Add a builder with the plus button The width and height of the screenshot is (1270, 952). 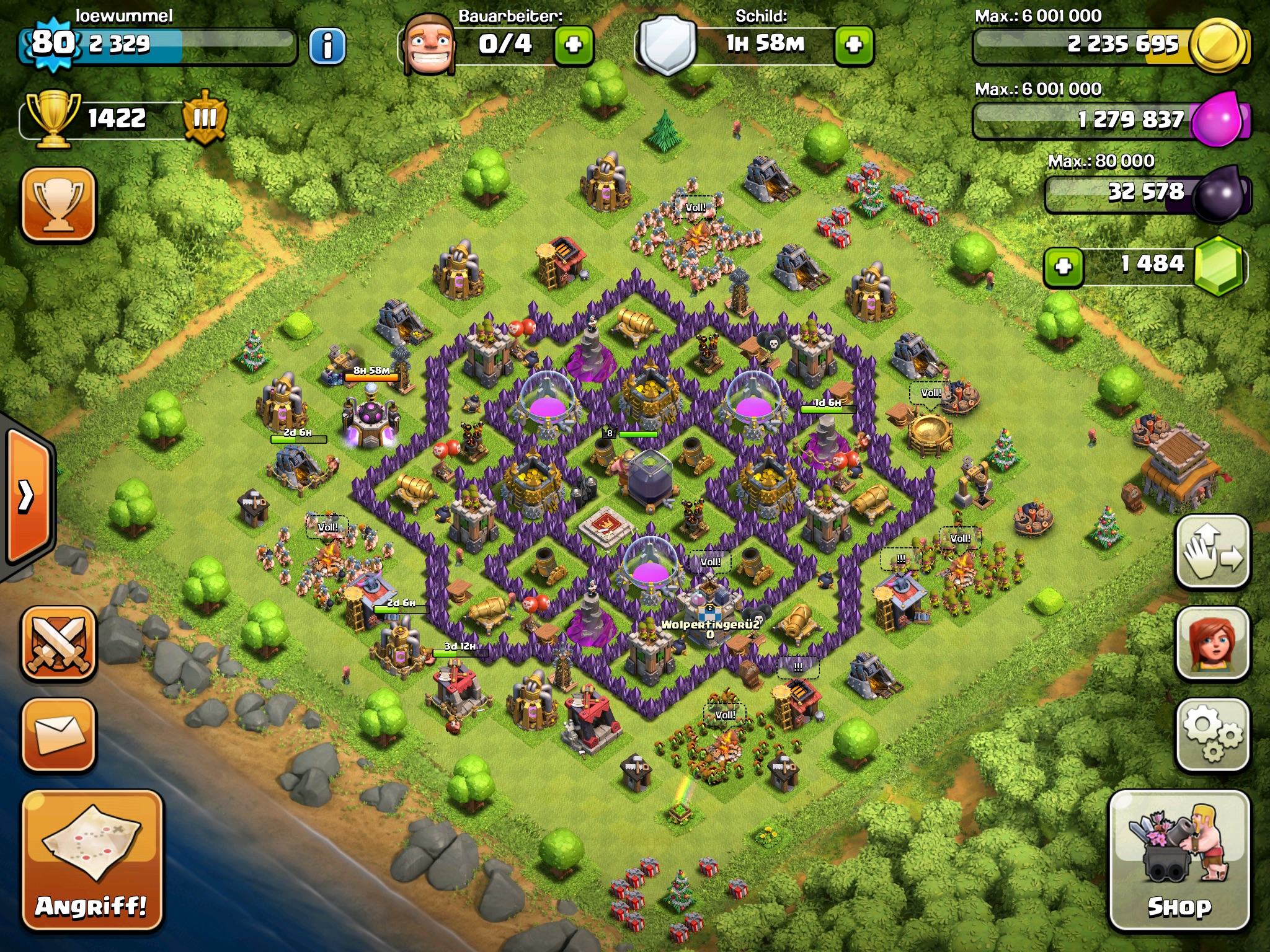coord(573,45)
